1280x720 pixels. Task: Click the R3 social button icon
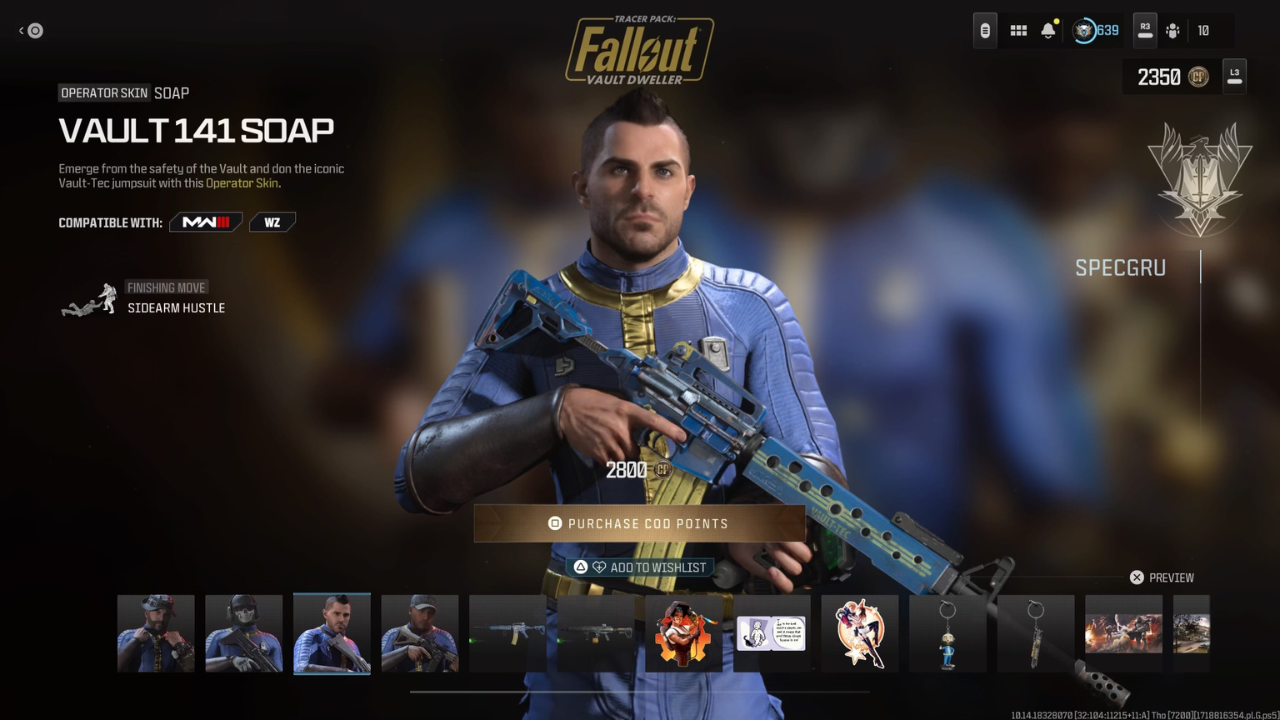coord(1144,30)
